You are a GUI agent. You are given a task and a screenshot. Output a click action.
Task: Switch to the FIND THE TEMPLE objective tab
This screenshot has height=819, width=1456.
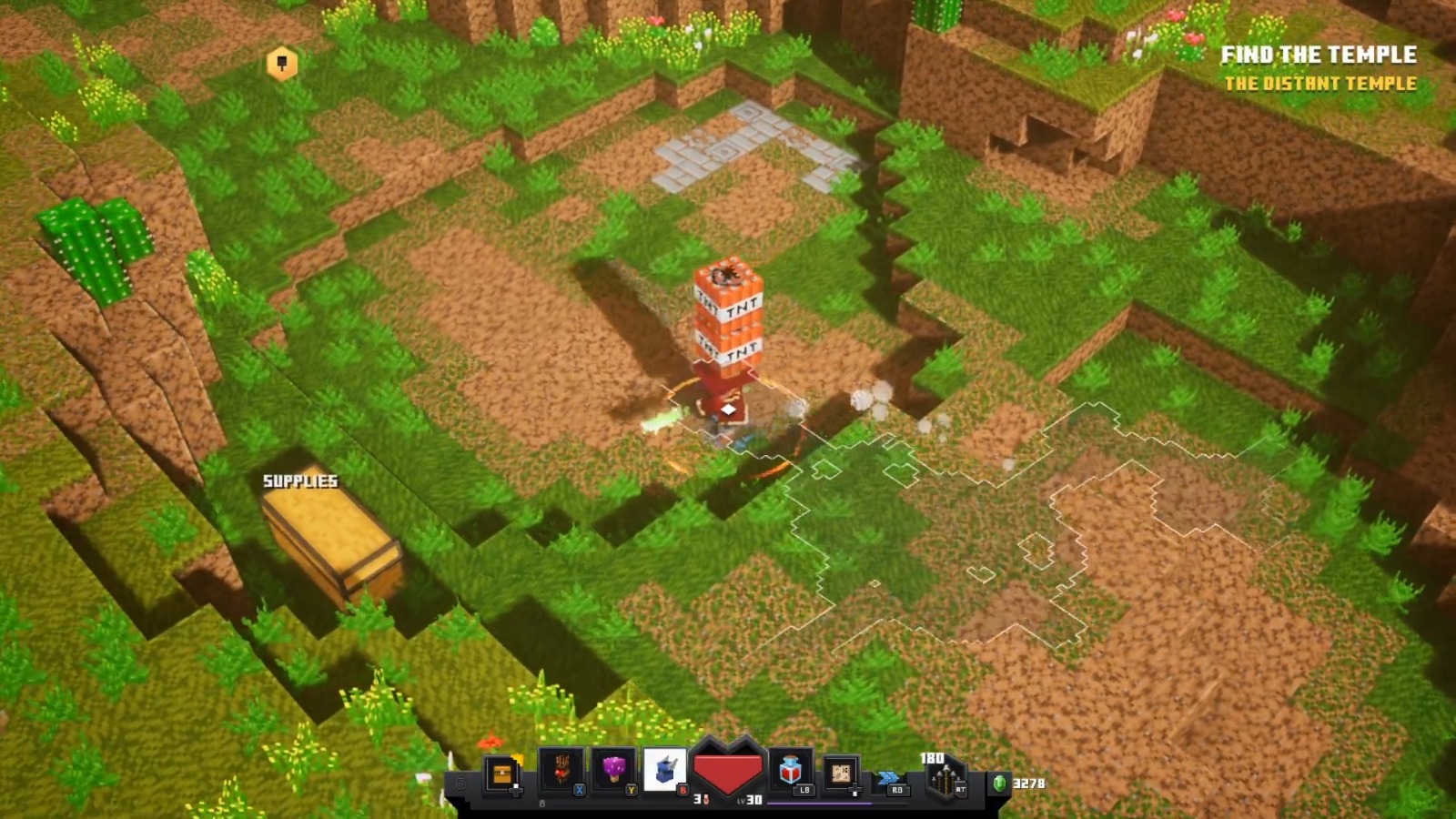(1318, 55)
